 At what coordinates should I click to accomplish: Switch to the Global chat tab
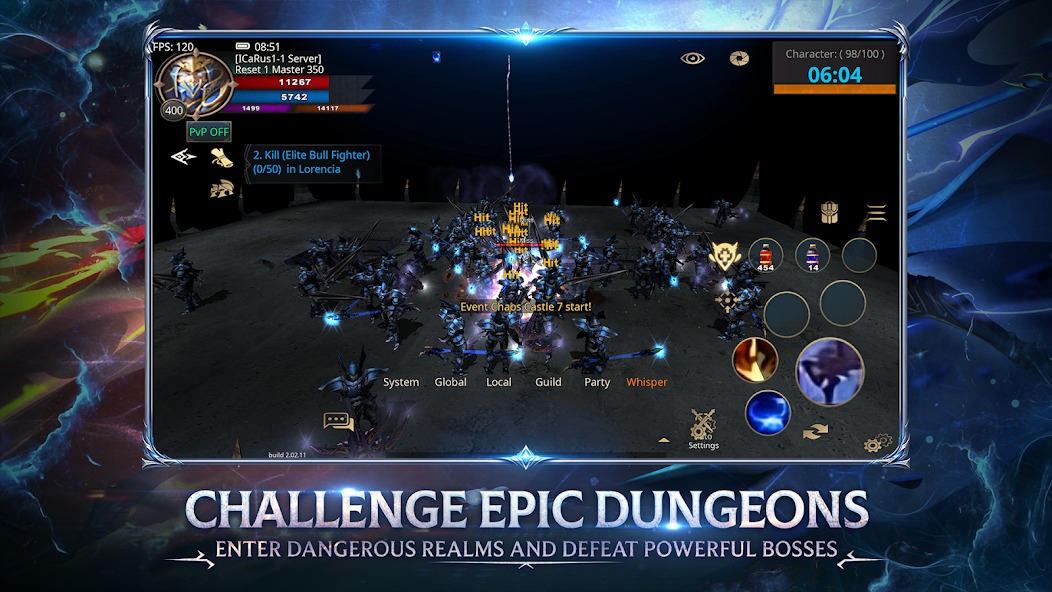[451, 382]
